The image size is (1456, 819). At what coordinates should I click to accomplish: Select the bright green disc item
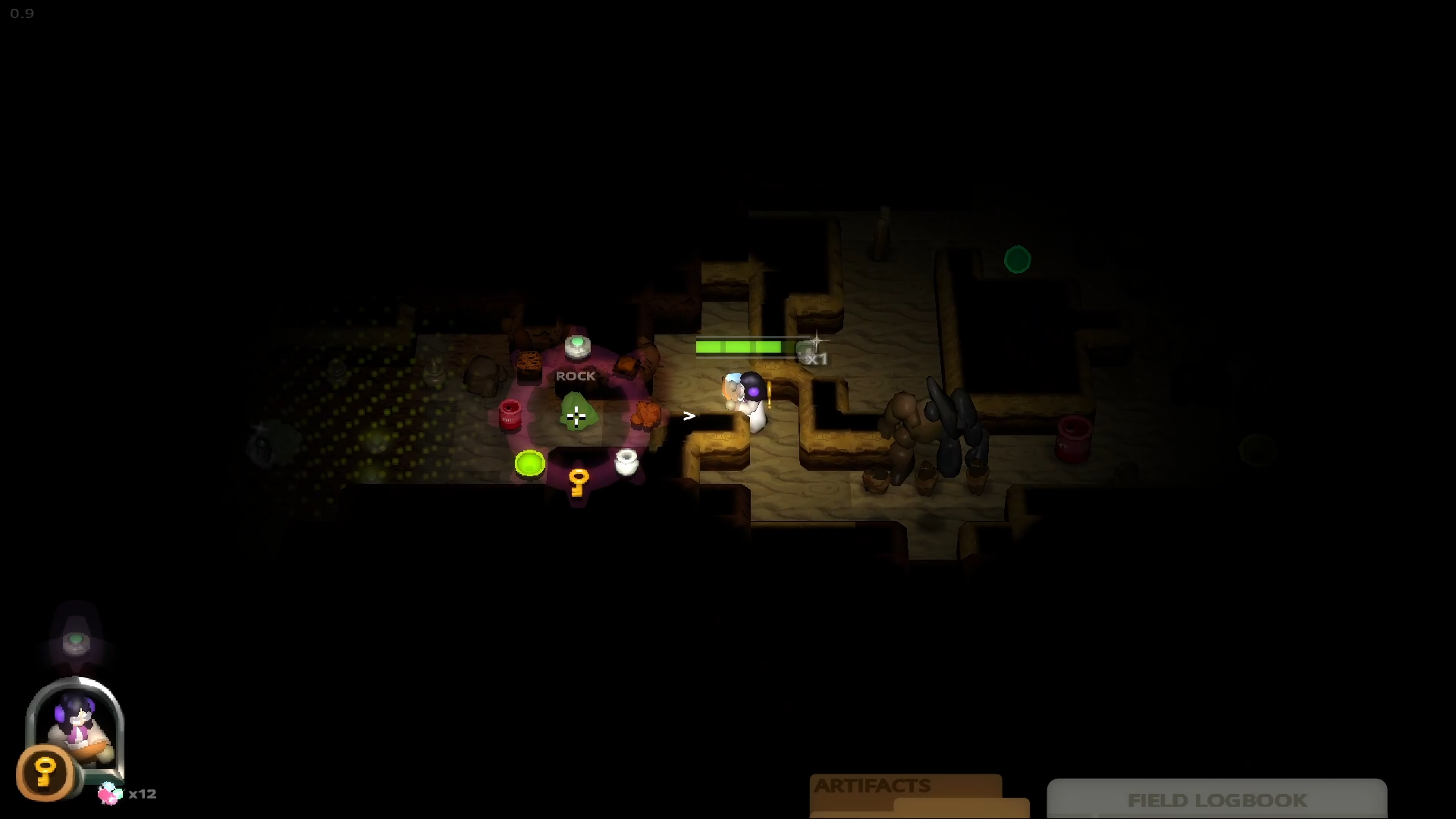coord(529,463)
